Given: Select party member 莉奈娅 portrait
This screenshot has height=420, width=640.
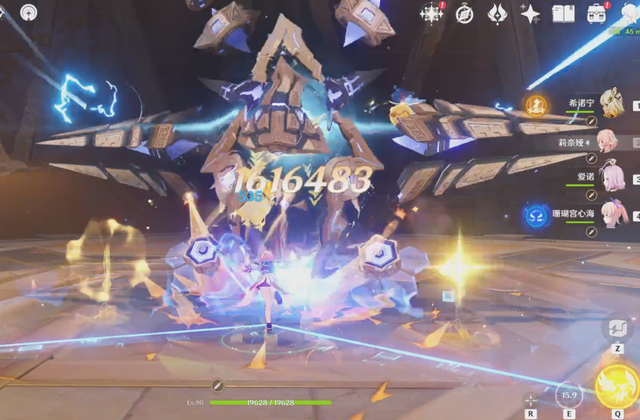Looking at the screenshot, I should pyautogui.click(x=610, y=139).
